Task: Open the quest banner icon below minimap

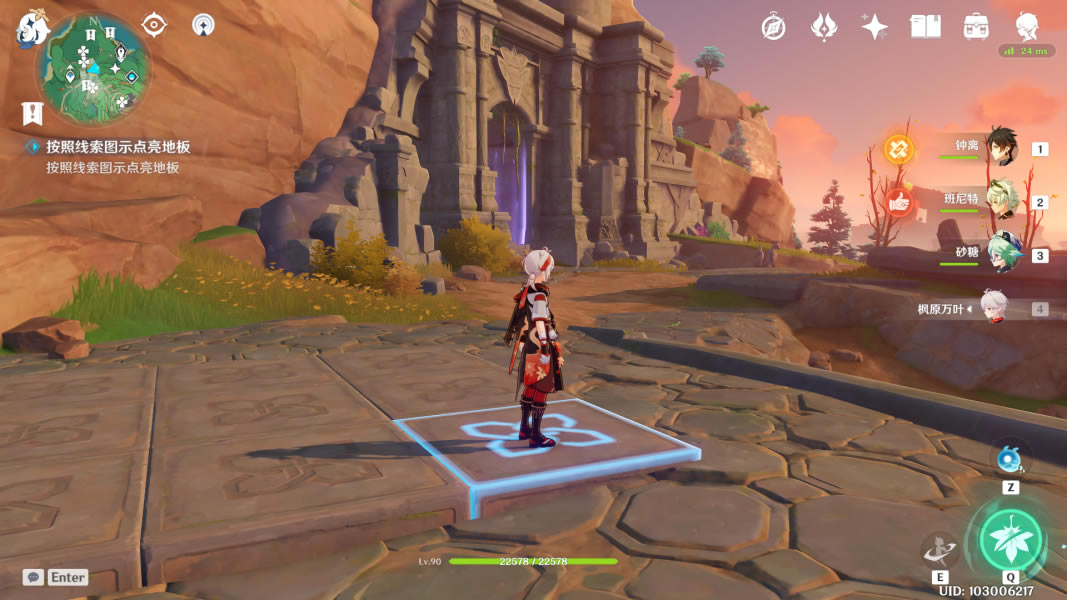Action: click(32, 113)
